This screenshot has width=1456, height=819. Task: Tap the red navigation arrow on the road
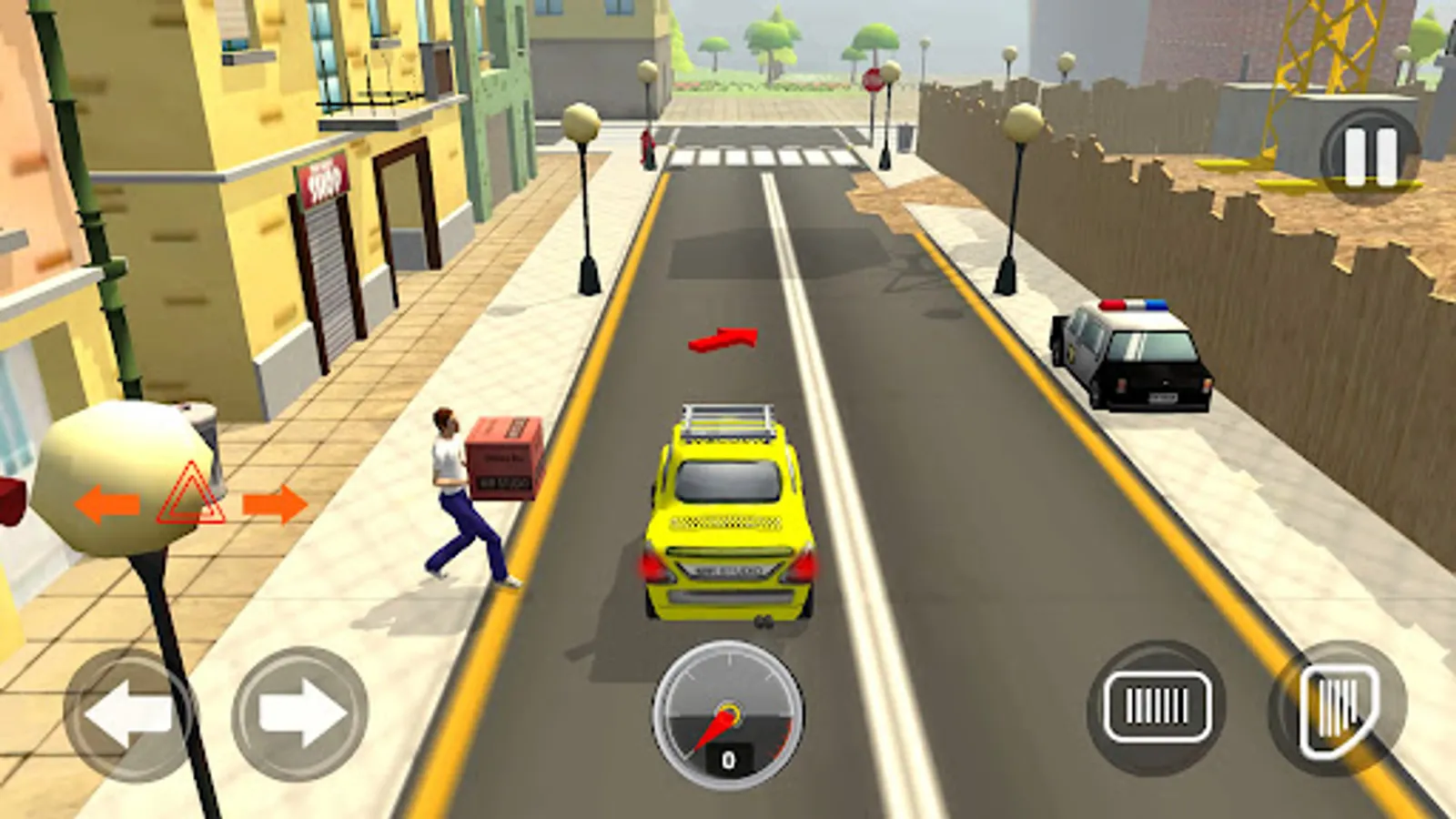(x=722, y=339)
